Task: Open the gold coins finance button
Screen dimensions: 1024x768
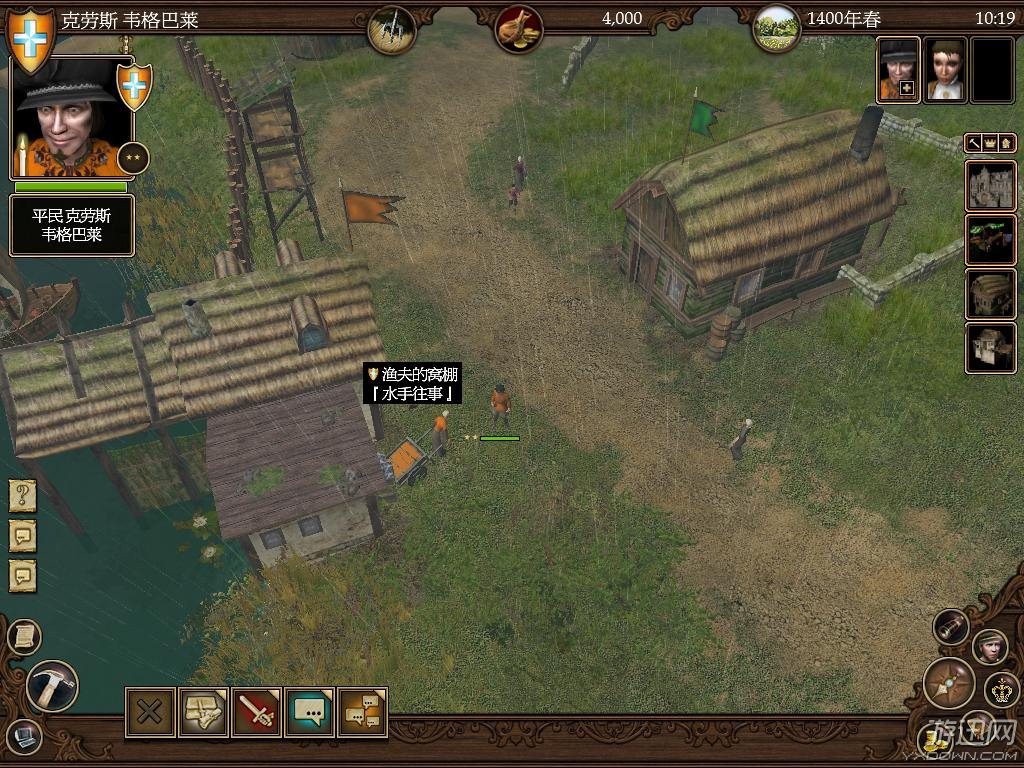Action: (x=934, y=740)
